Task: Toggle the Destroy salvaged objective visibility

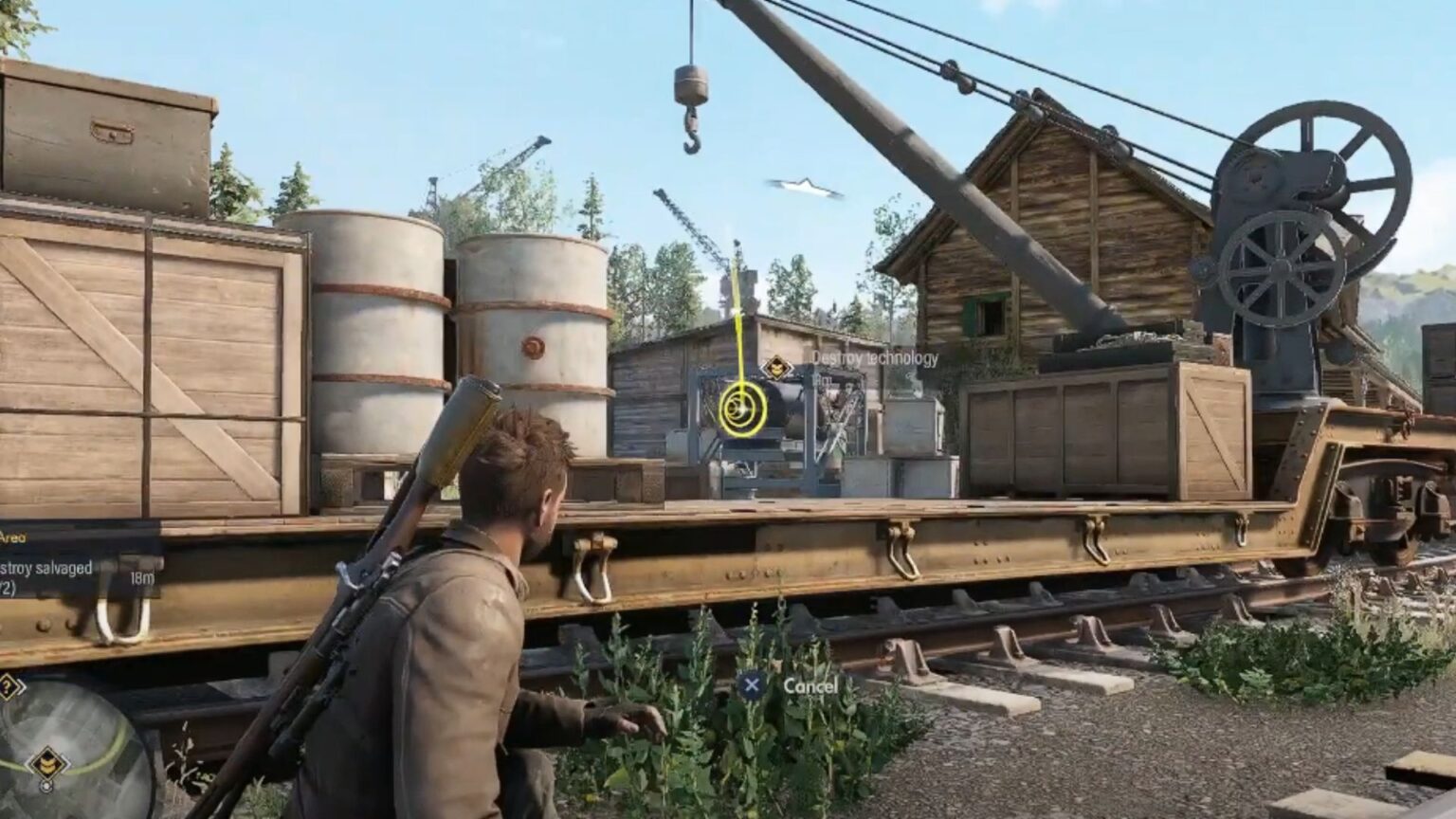Action: point(43,567)
